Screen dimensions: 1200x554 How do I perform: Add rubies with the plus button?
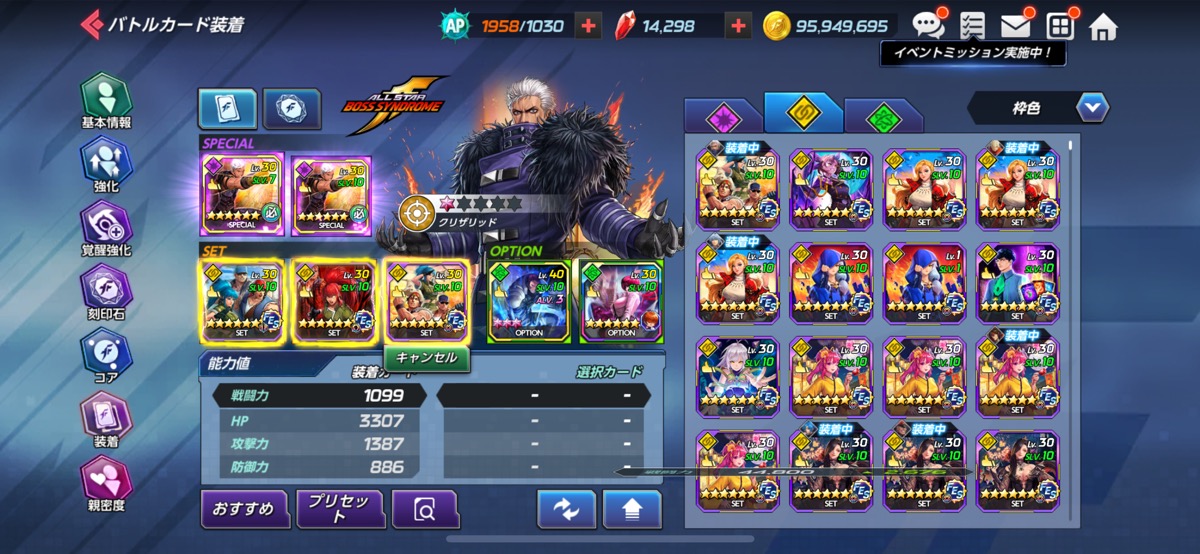coord(738,26)
